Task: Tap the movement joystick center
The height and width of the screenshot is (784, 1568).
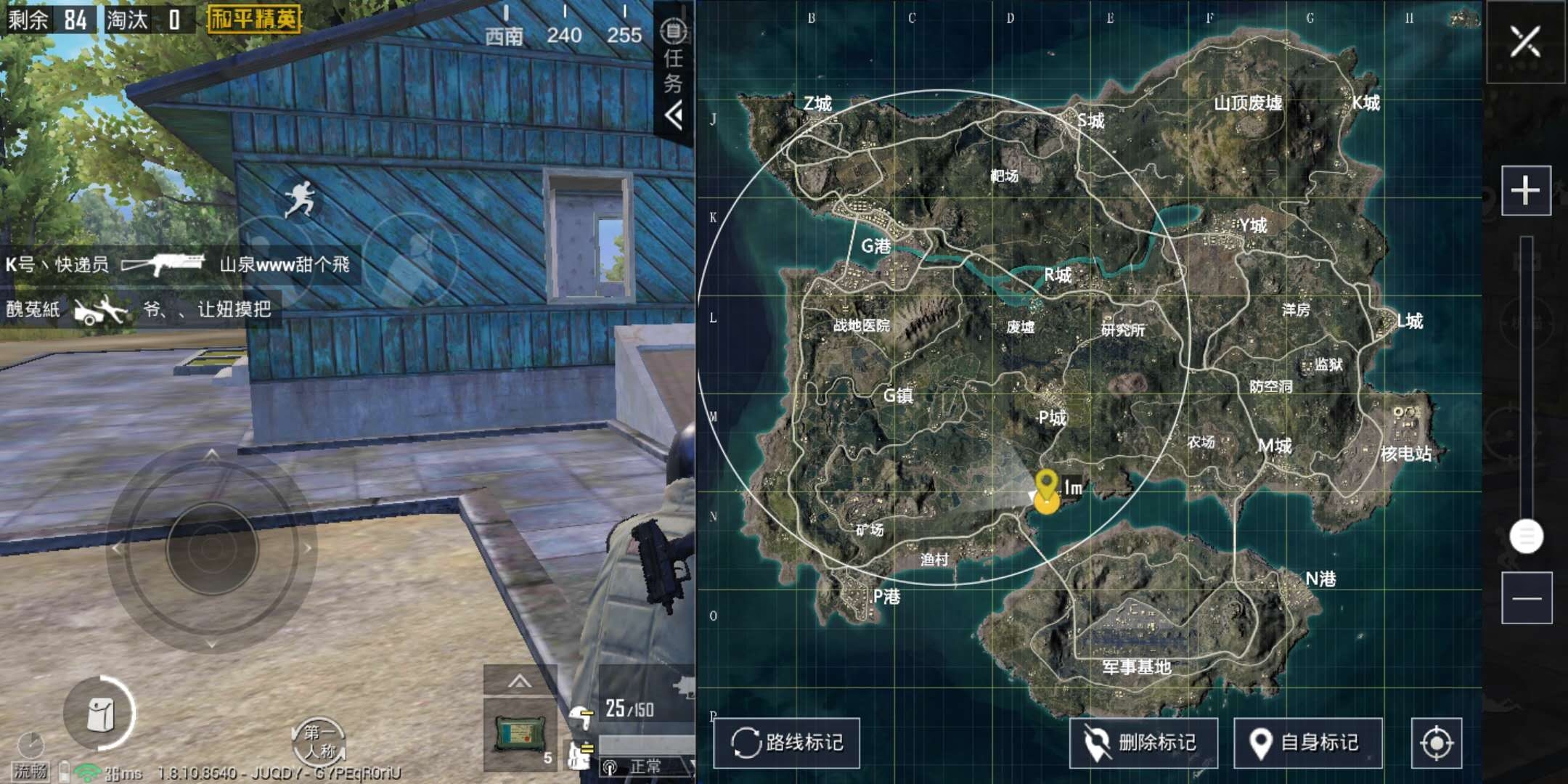Action: (212, 549)
